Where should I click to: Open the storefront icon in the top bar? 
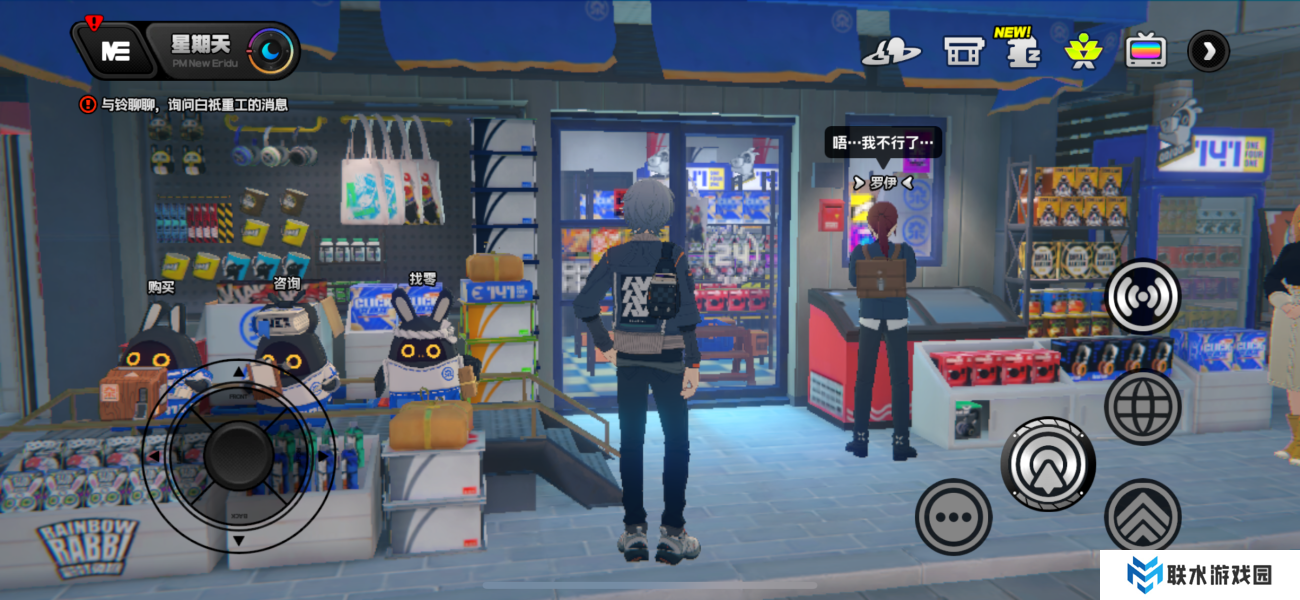(x=964, y=51)
